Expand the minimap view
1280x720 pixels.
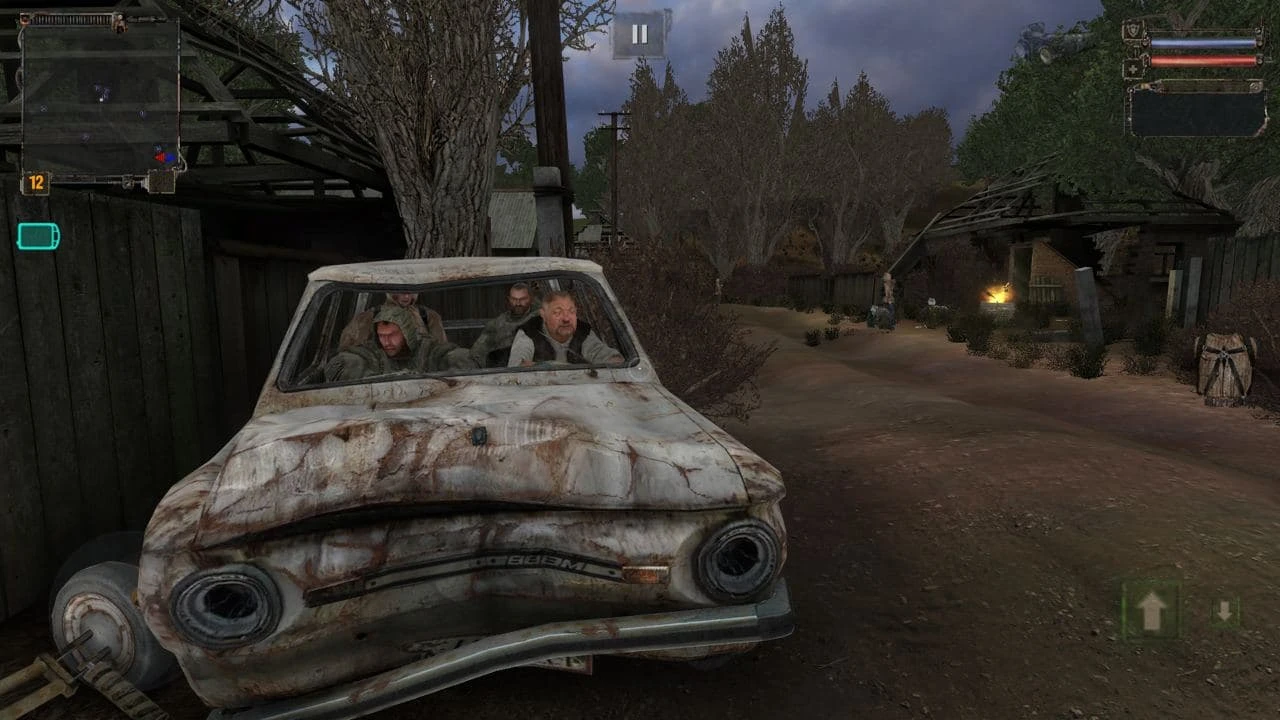(x=100, y=95)
